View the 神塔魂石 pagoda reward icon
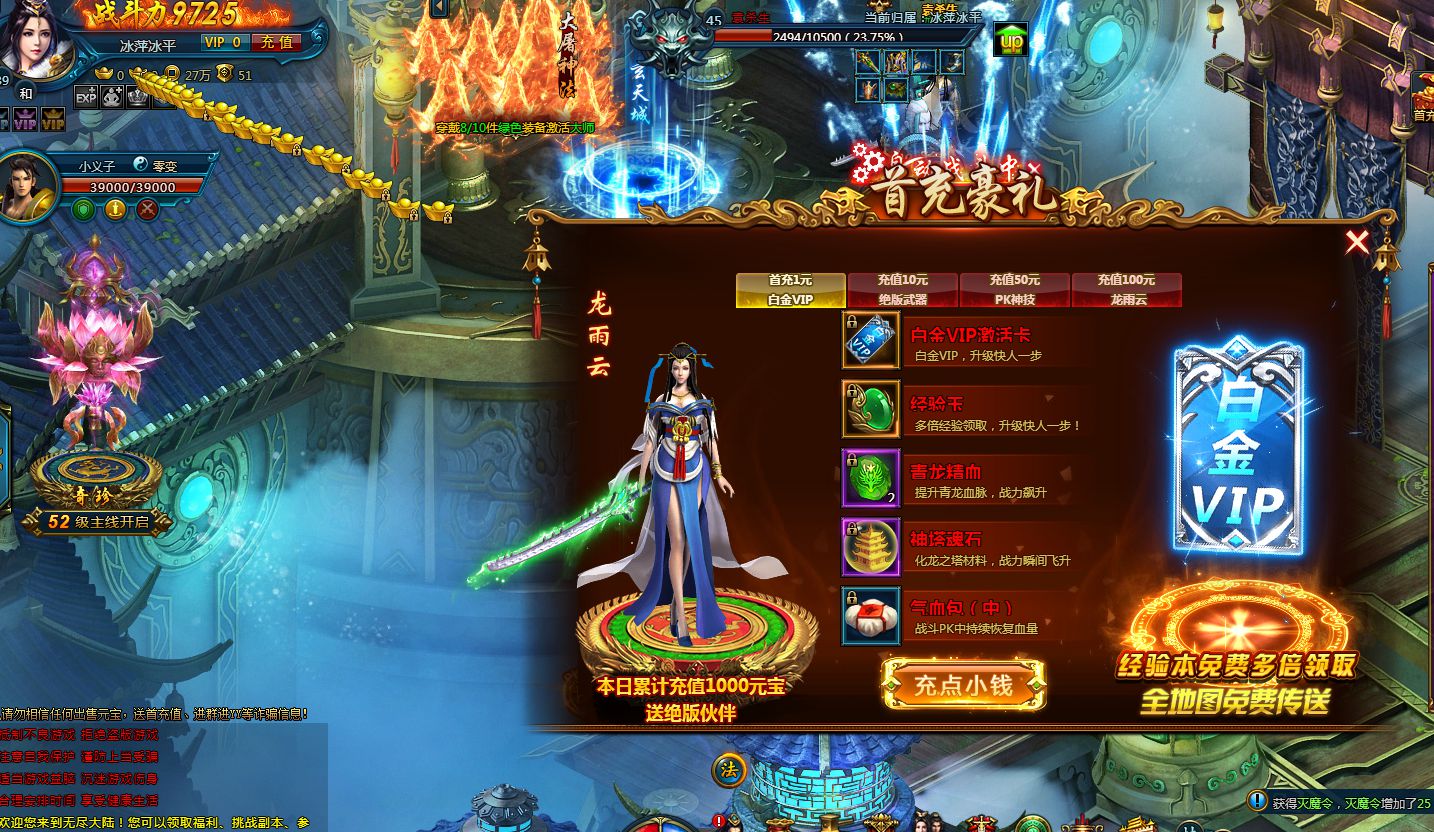Screen dimensions: 1434x832 [x=871, y=547]
